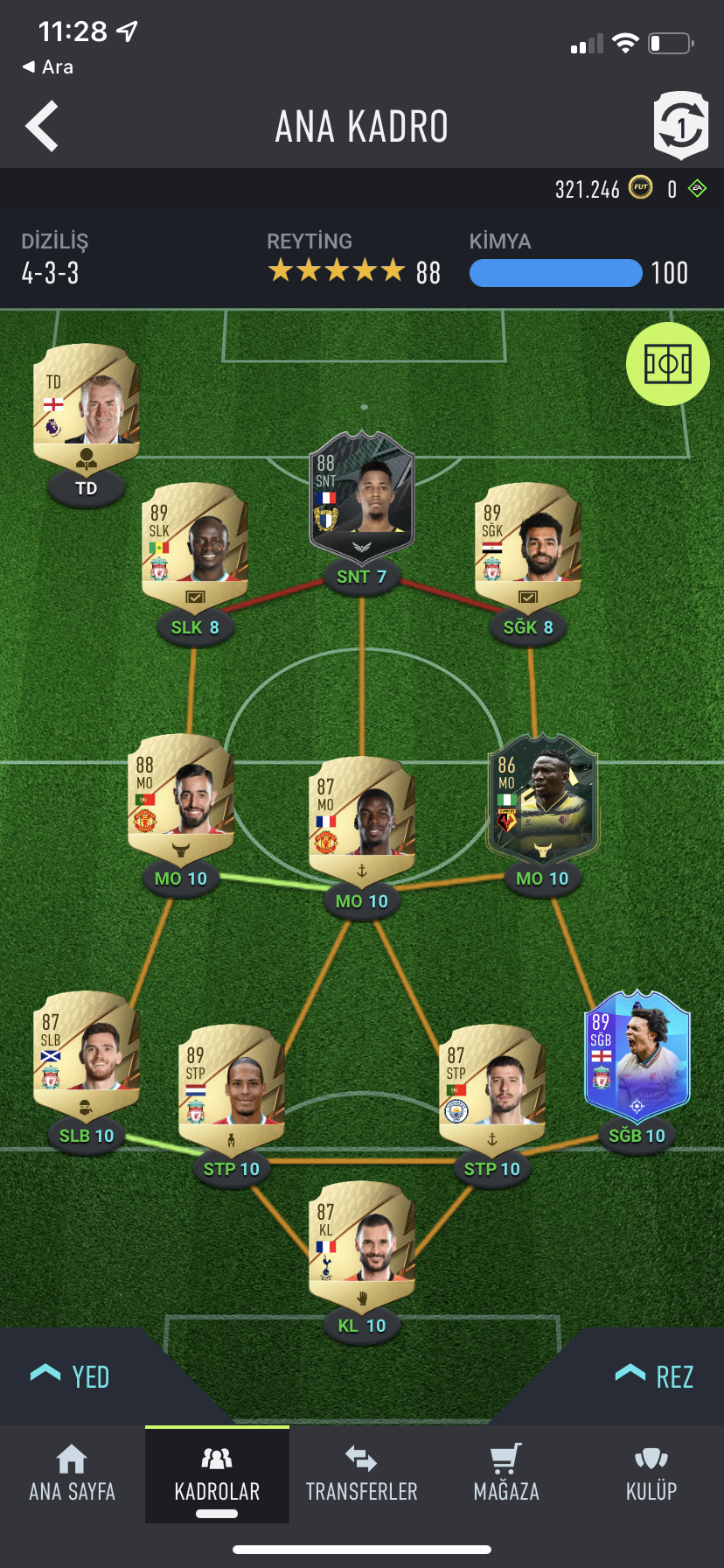Select the manager TD card
Screen dimensions: 724x1568
(x=87, y=404)
